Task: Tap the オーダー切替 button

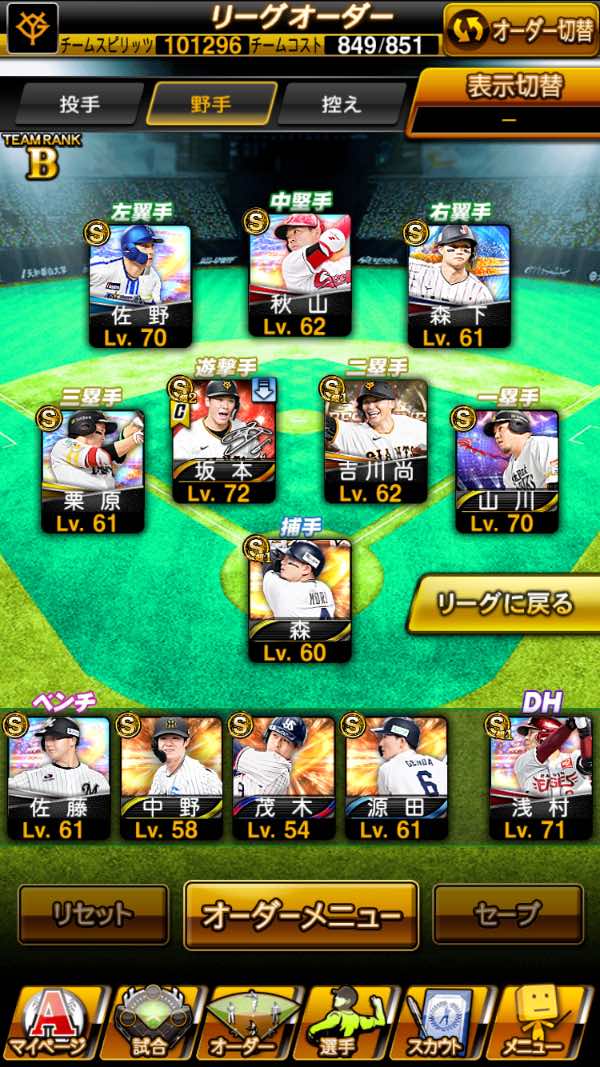Action: coord(520,30)
